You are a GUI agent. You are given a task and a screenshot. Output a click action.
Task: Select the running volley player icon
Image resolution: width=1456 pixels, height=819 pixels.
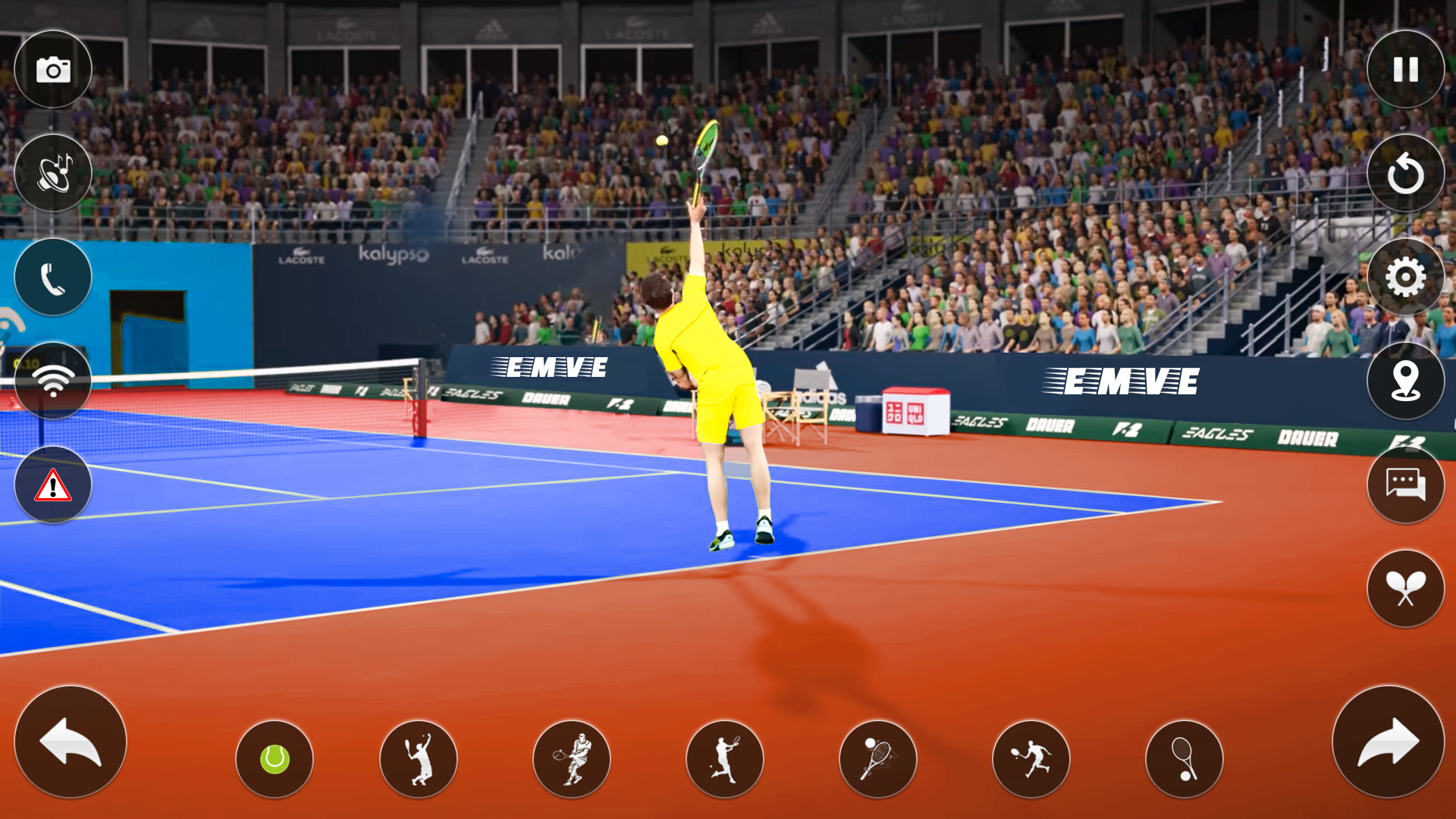pos(1031,760)
